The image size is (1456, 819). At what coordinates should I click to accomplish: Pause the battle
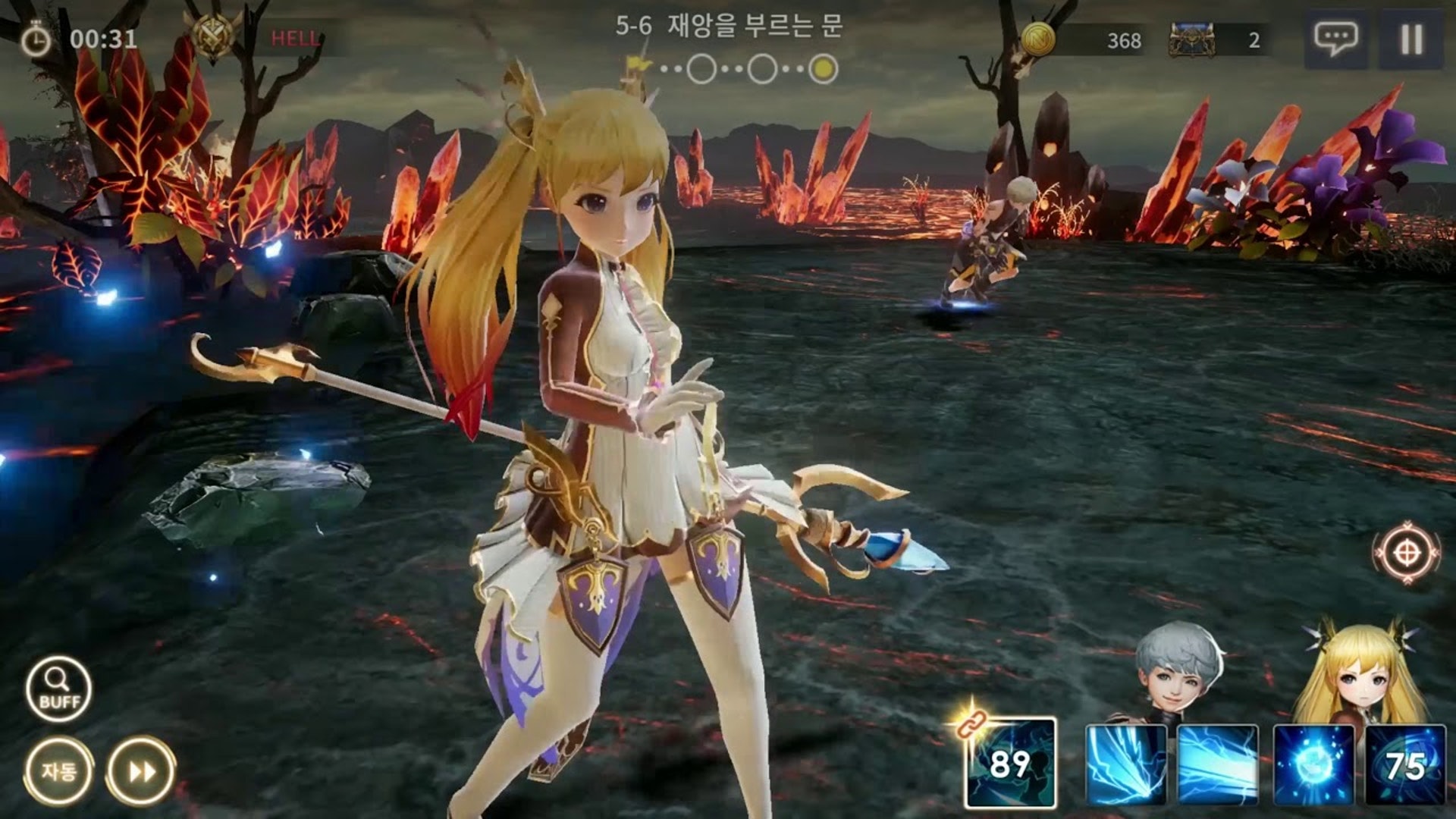1410,39
